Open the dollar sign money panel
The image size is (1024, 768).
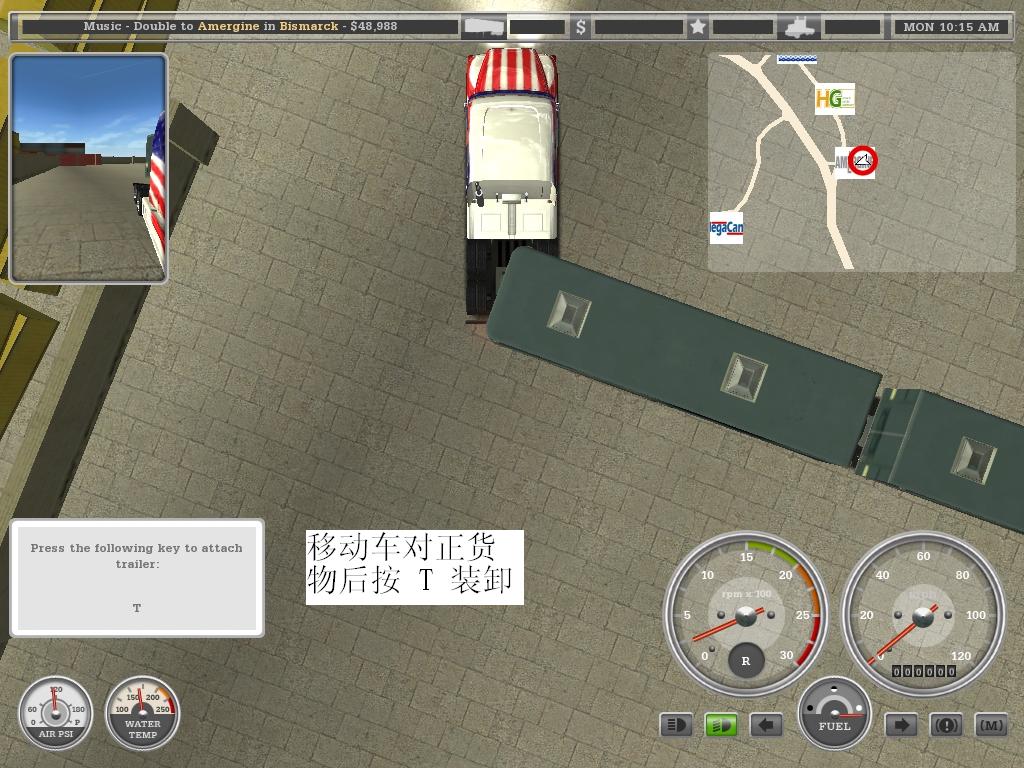[x=581, y=27]
